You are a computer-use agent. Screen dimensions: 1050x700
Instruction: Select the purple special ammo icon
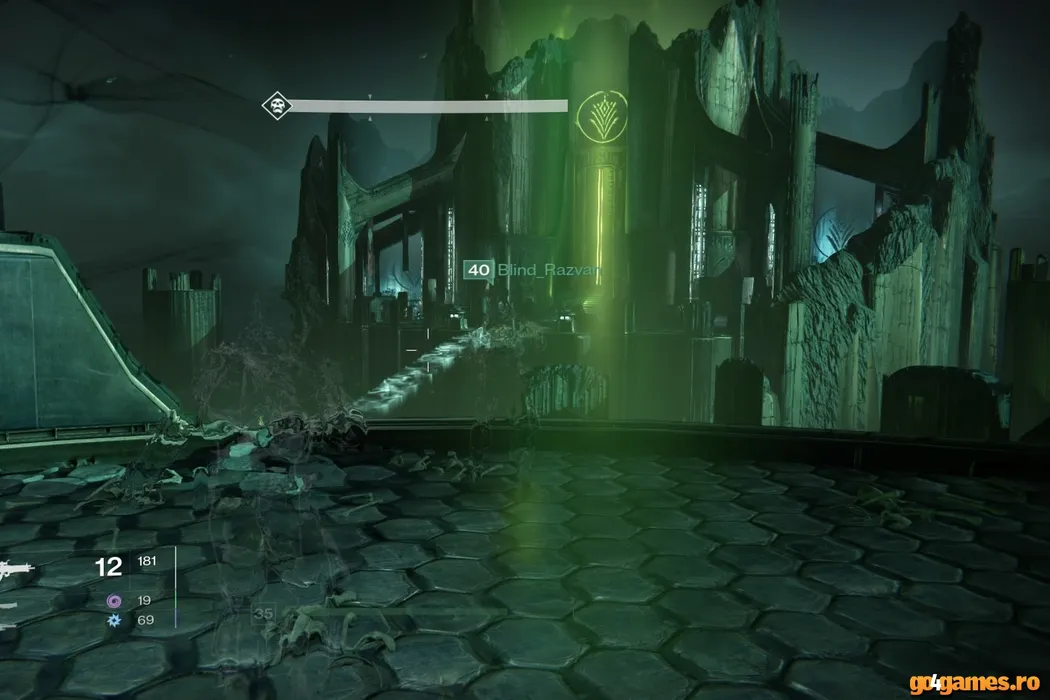pos(115,601)
